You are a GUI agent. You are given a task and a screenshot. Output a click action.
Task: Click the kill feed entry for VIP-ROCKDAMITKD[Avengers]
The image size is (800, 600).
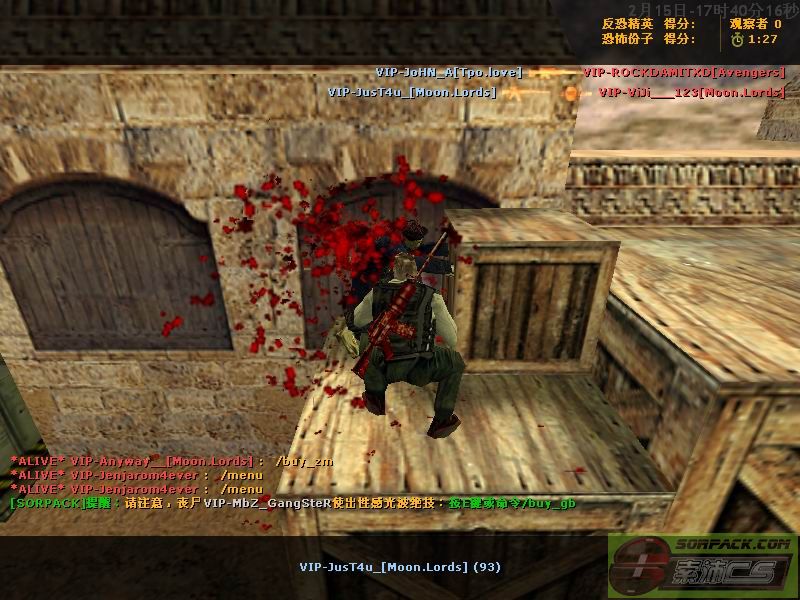tap(683, 73)
